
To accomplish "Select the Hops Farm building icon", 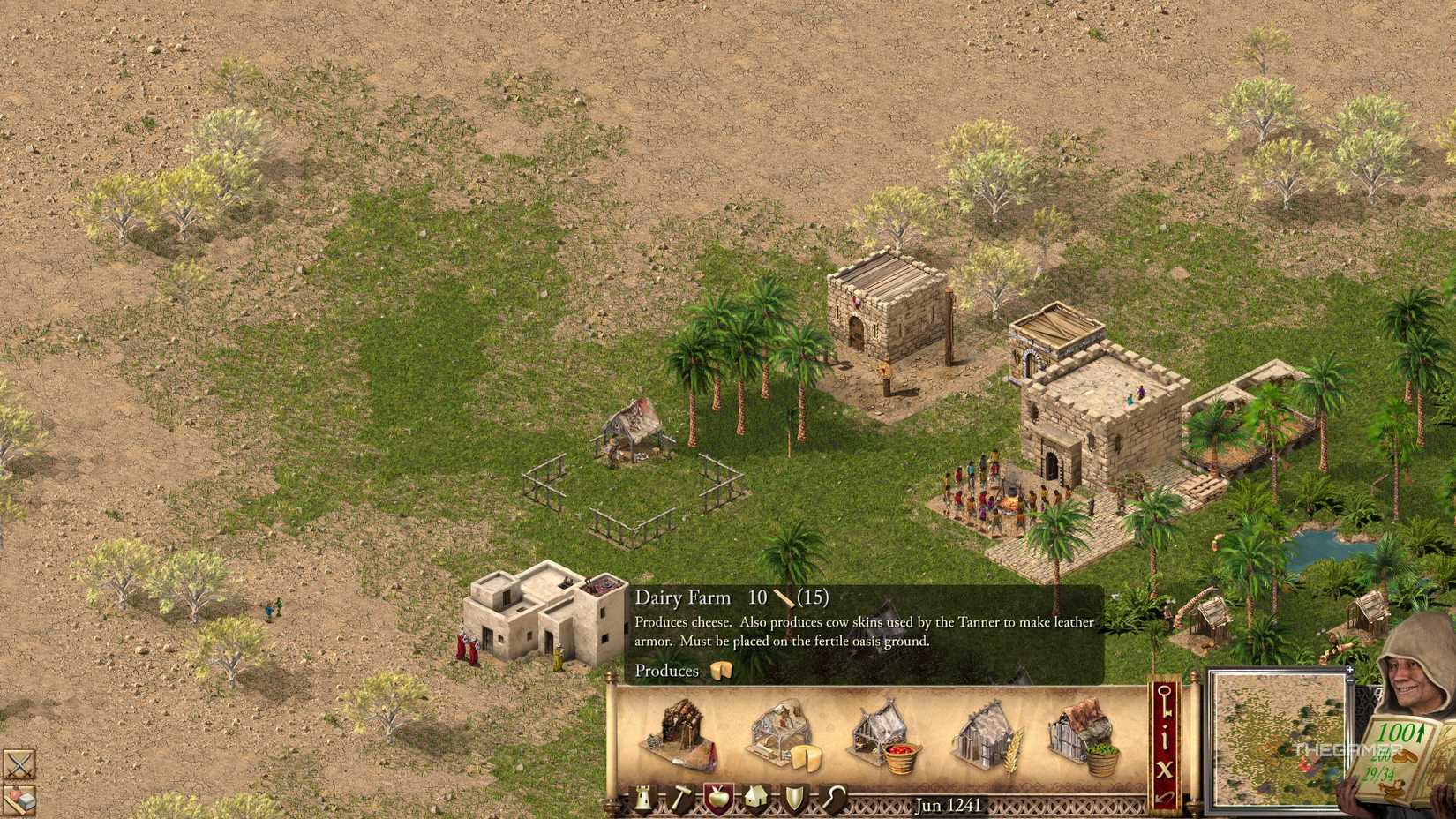I will point(1084,733).
